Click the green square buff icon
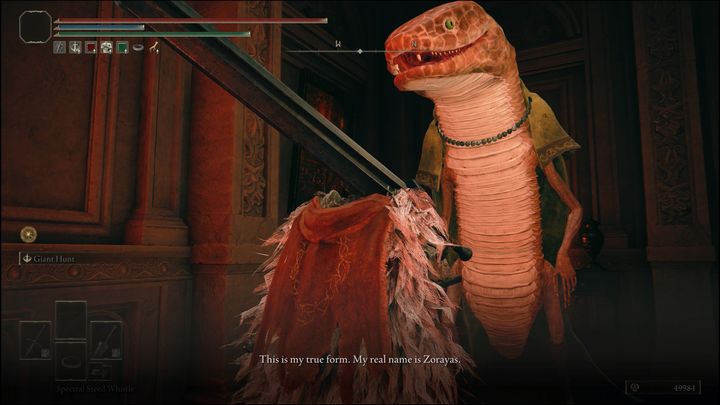The image size is (720, 405). 122,47
